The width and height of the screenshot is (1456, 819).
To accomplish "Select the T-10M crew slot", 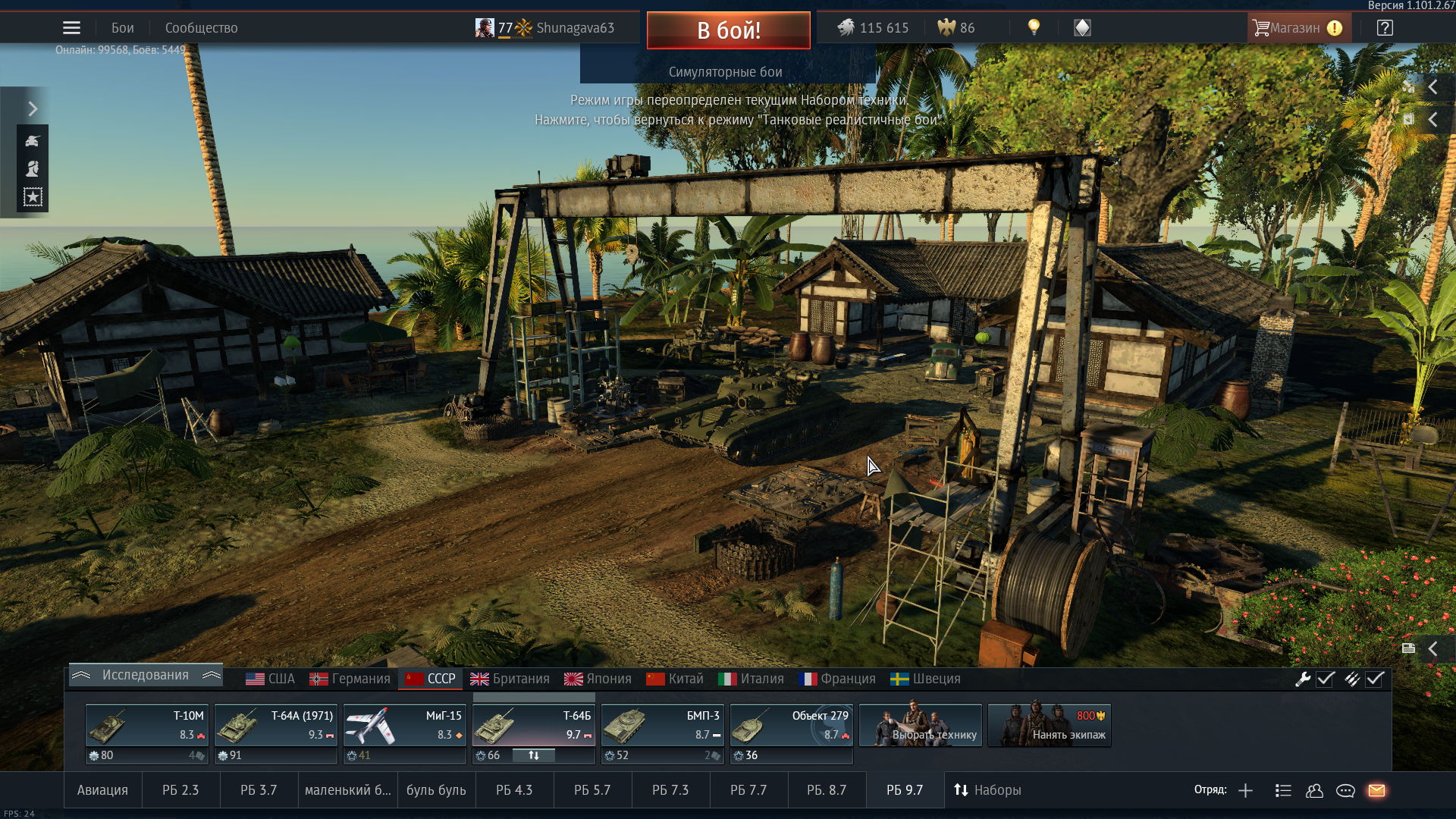I will (147, 726).
